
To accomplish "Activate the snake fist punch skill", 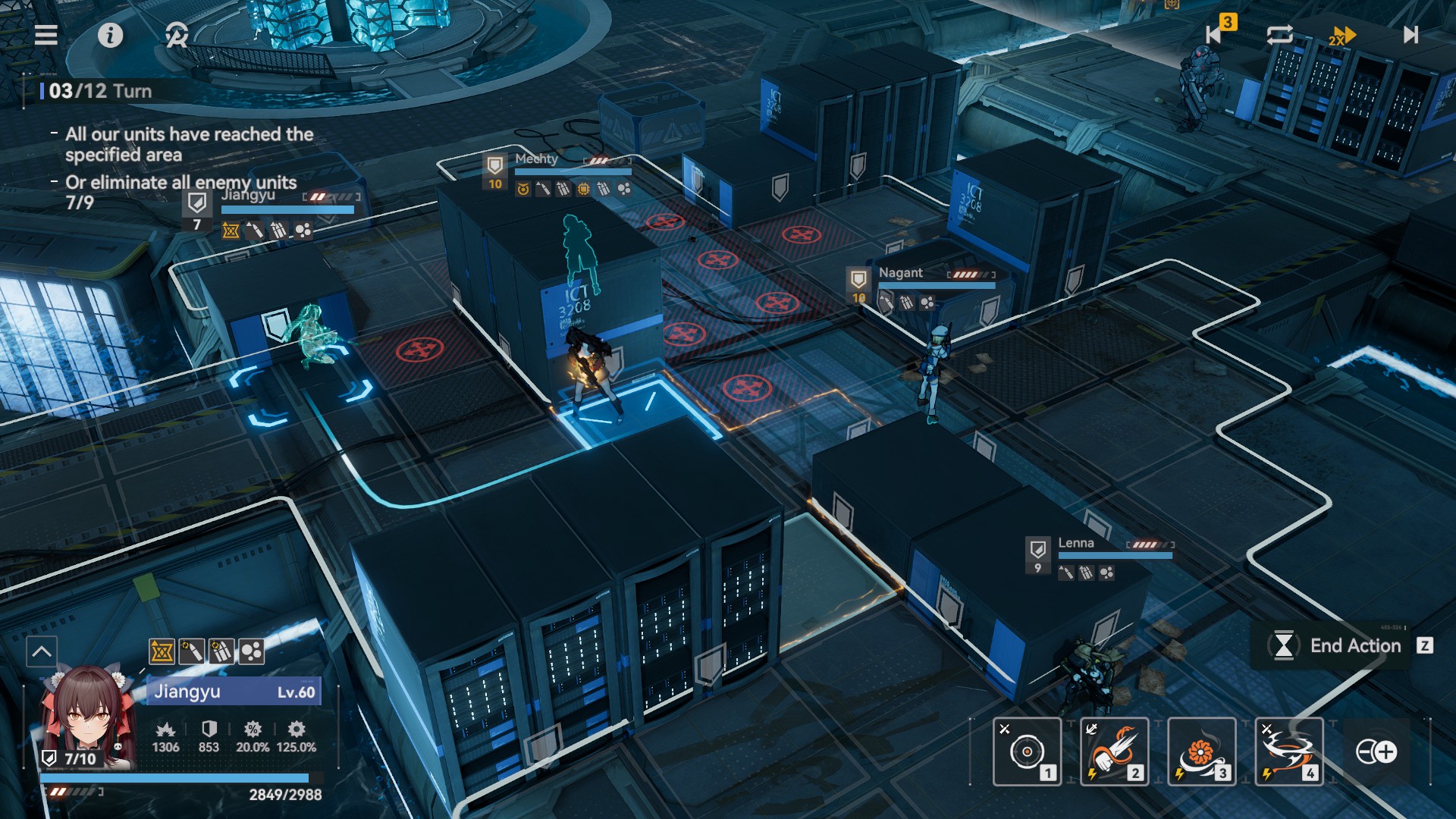I will (1114, 752).
